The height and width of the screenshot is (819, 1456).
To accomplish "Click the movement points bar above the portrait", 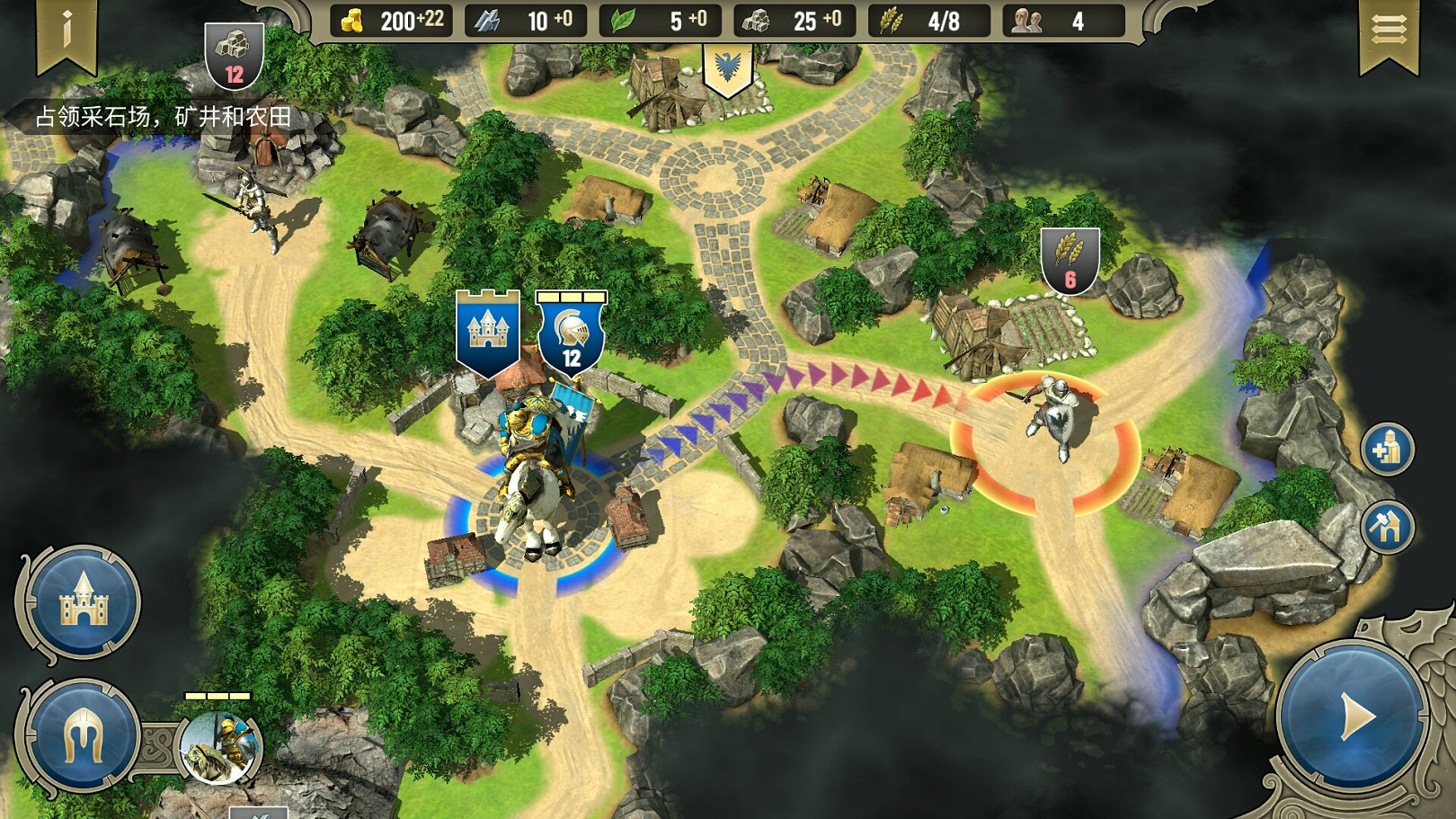I will pyautogui.click(x=218, y=695).
